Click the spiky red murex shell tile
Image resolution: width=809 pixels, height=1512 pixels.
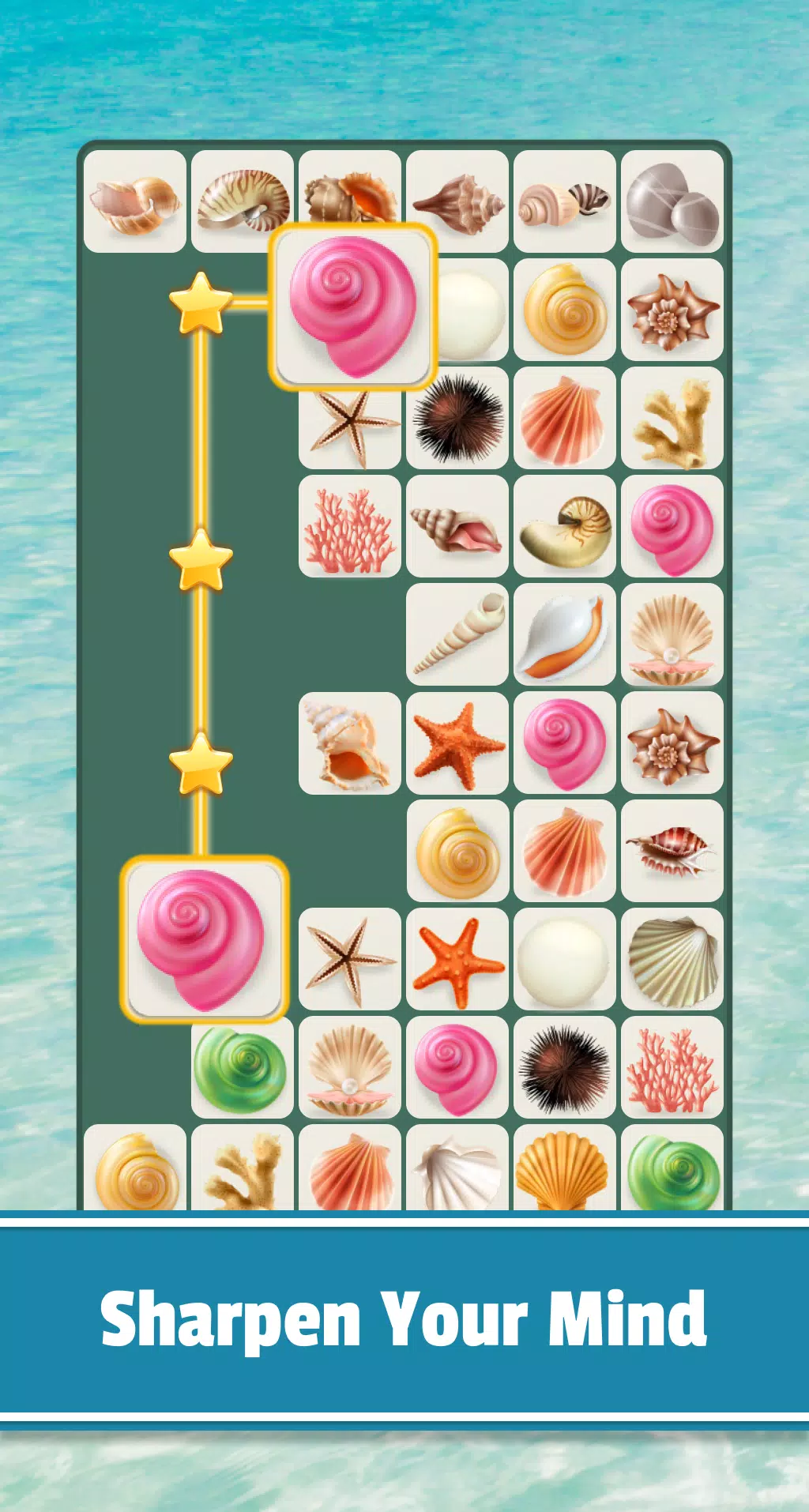pyautogui.click(x=672, y=851)
